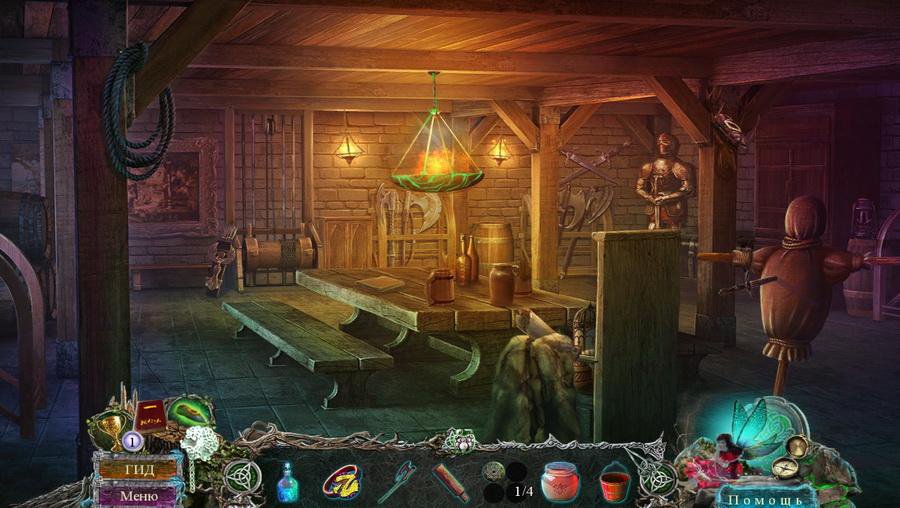The height and width of the screenshot is (508, 900).
Task: Choose the red wooden stick item
Action: pyautogui.click(x=451, y=482)
